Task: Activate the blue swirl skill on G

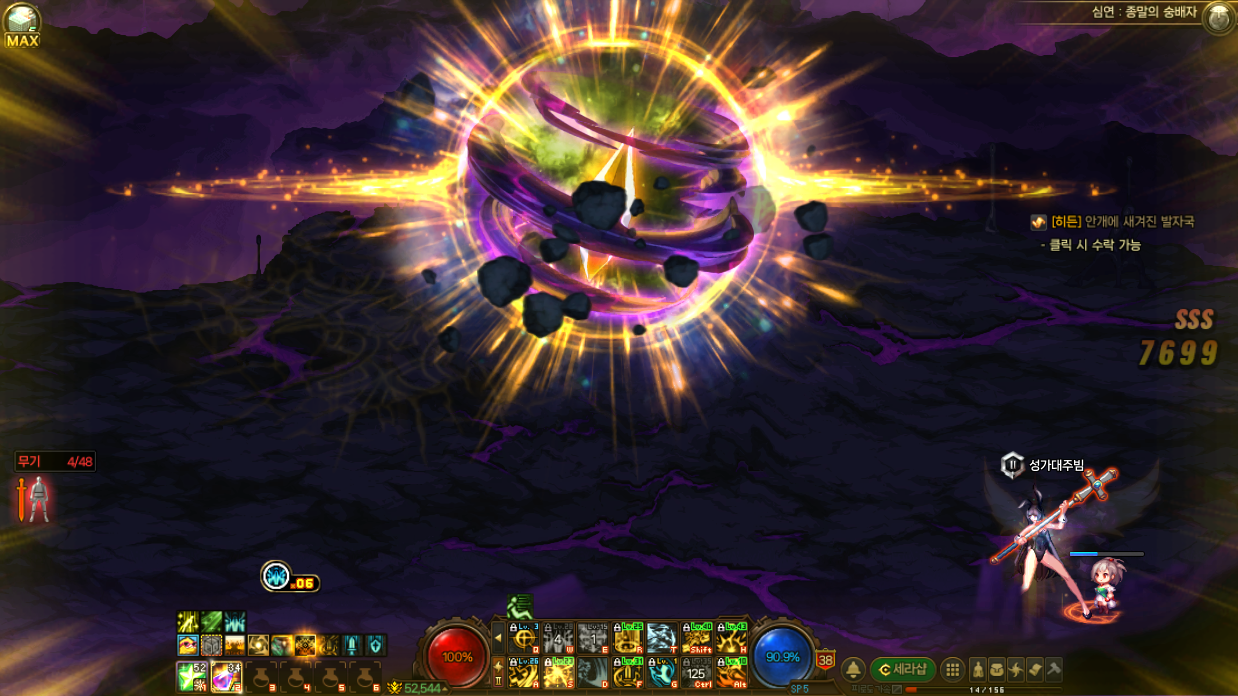Action: pyautogui.click(x=662, y=673)
